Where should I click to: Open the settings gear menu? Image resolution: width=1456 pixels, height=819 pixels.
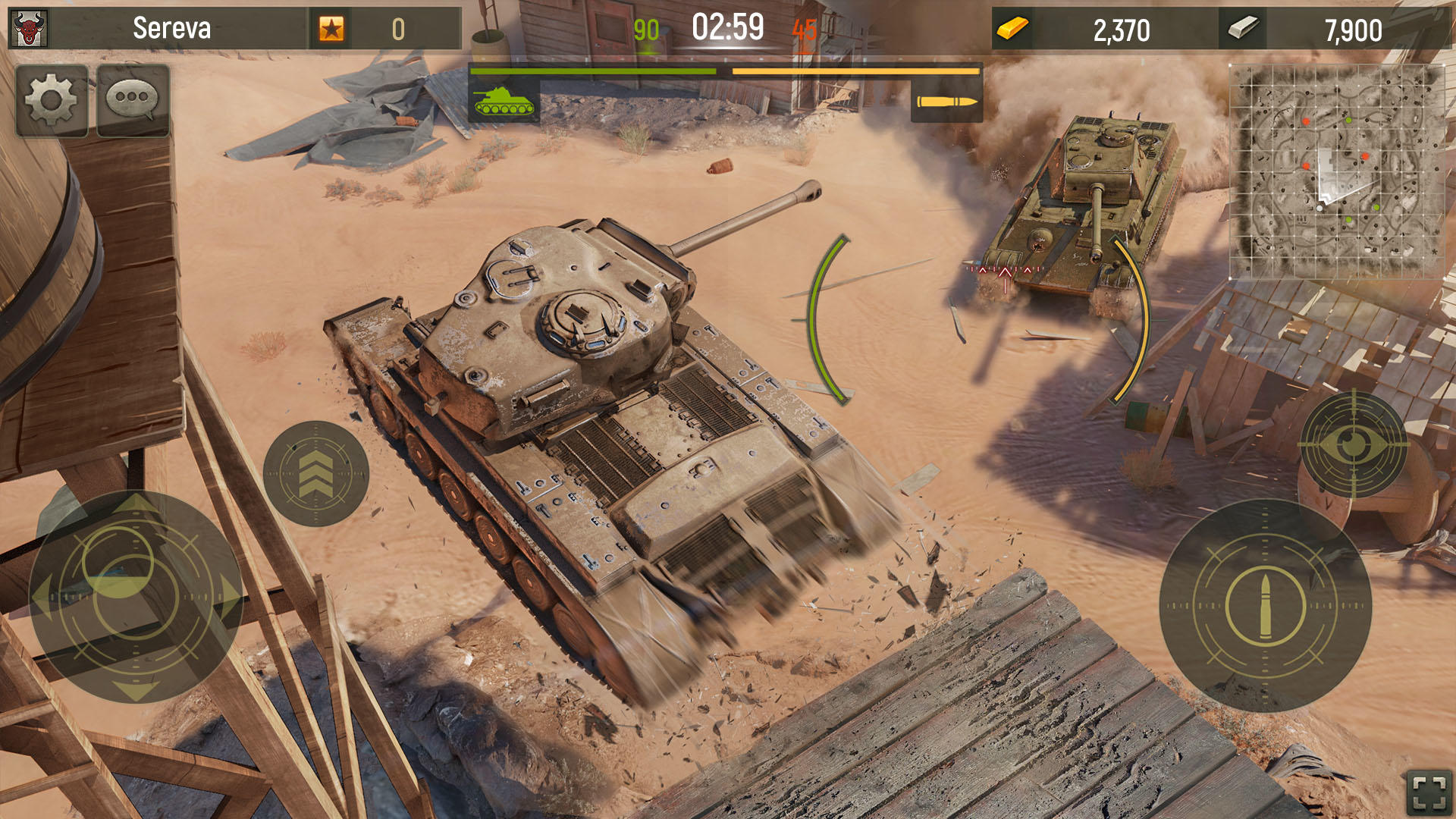pos(52,99)
